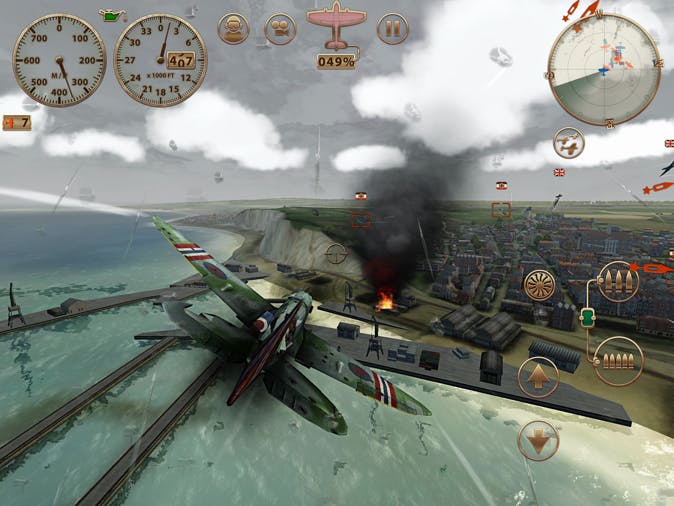Image resolution: width=674 pixels, height=506 pixels.
Task: Toggle the green weapon link switch
Action: [x=587, y=317]
